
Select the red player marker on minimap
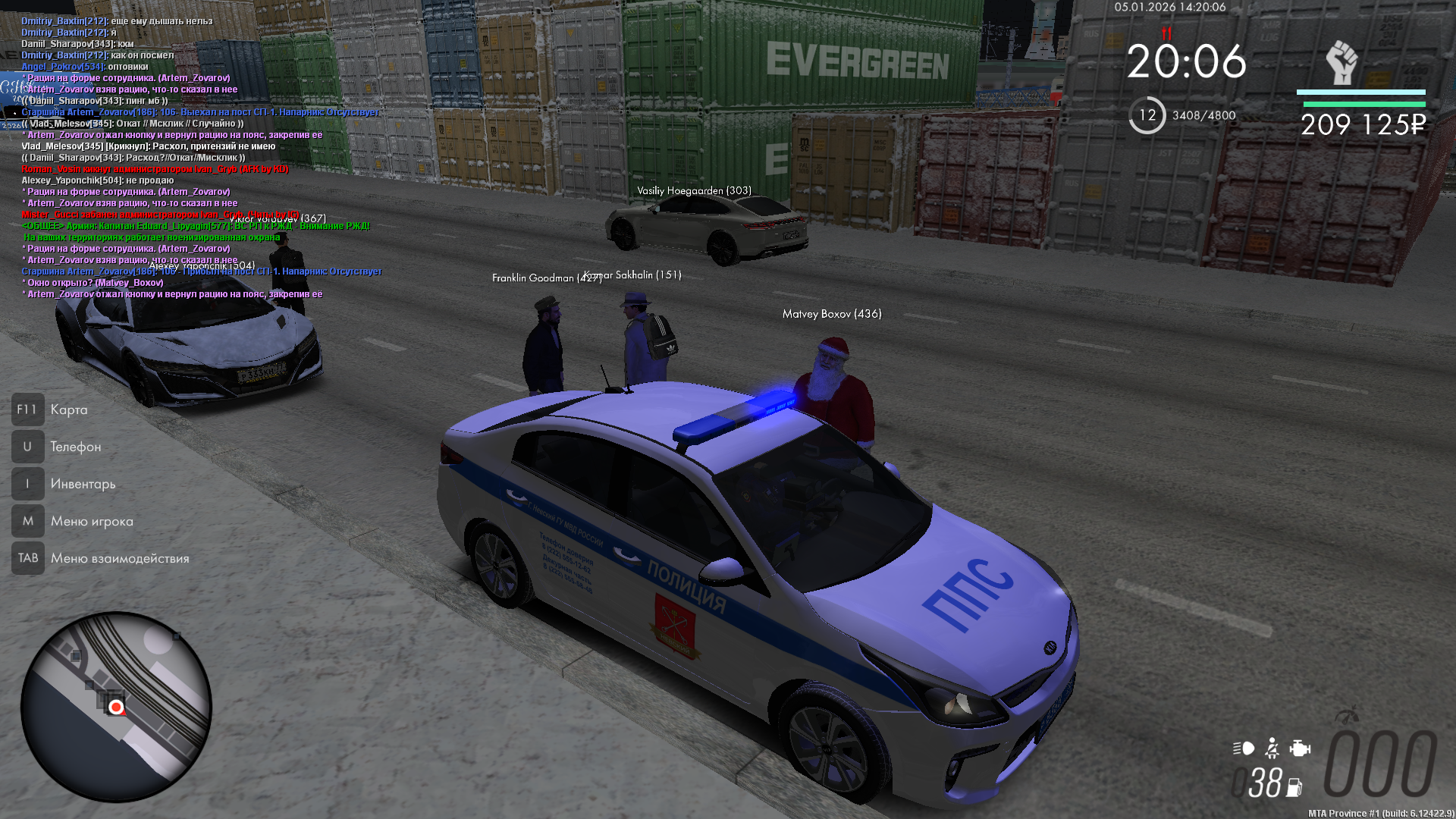tap(116, 708)
